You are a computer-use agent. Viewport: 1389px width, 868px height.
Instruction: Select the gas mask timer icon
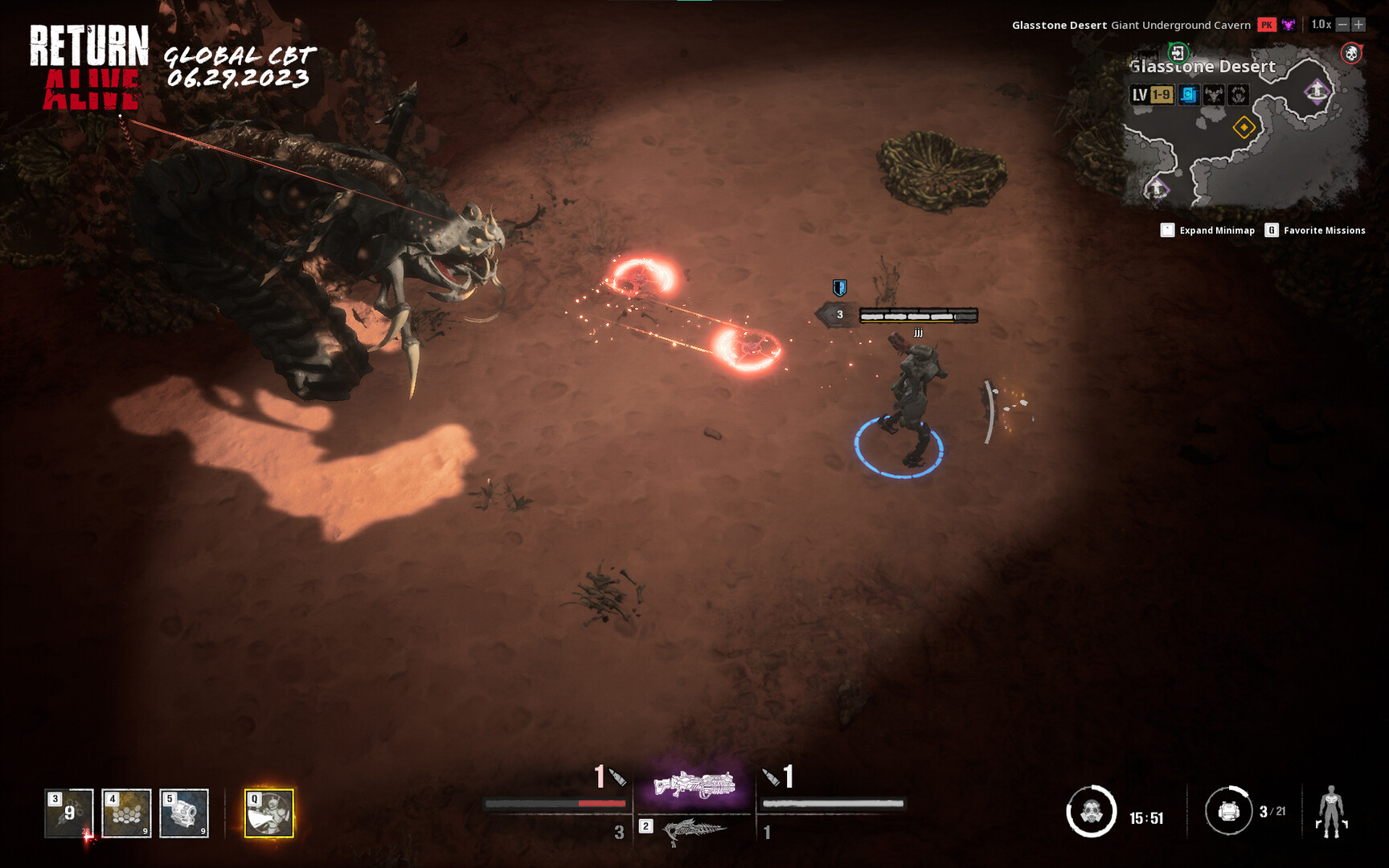[1091, 811]
